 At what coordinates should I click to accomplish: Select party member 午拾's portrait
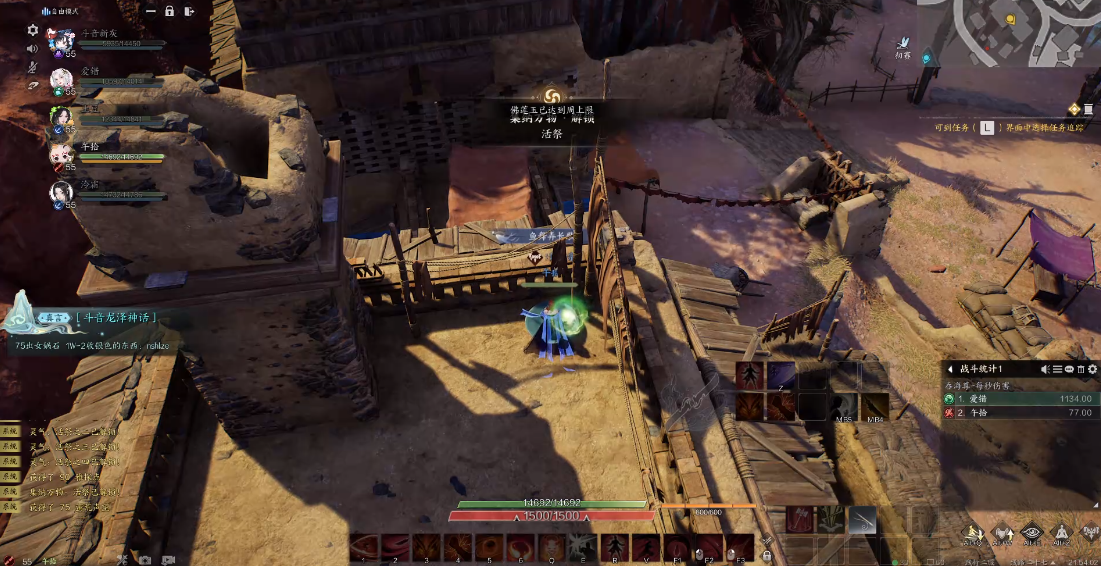click(62, 154)
